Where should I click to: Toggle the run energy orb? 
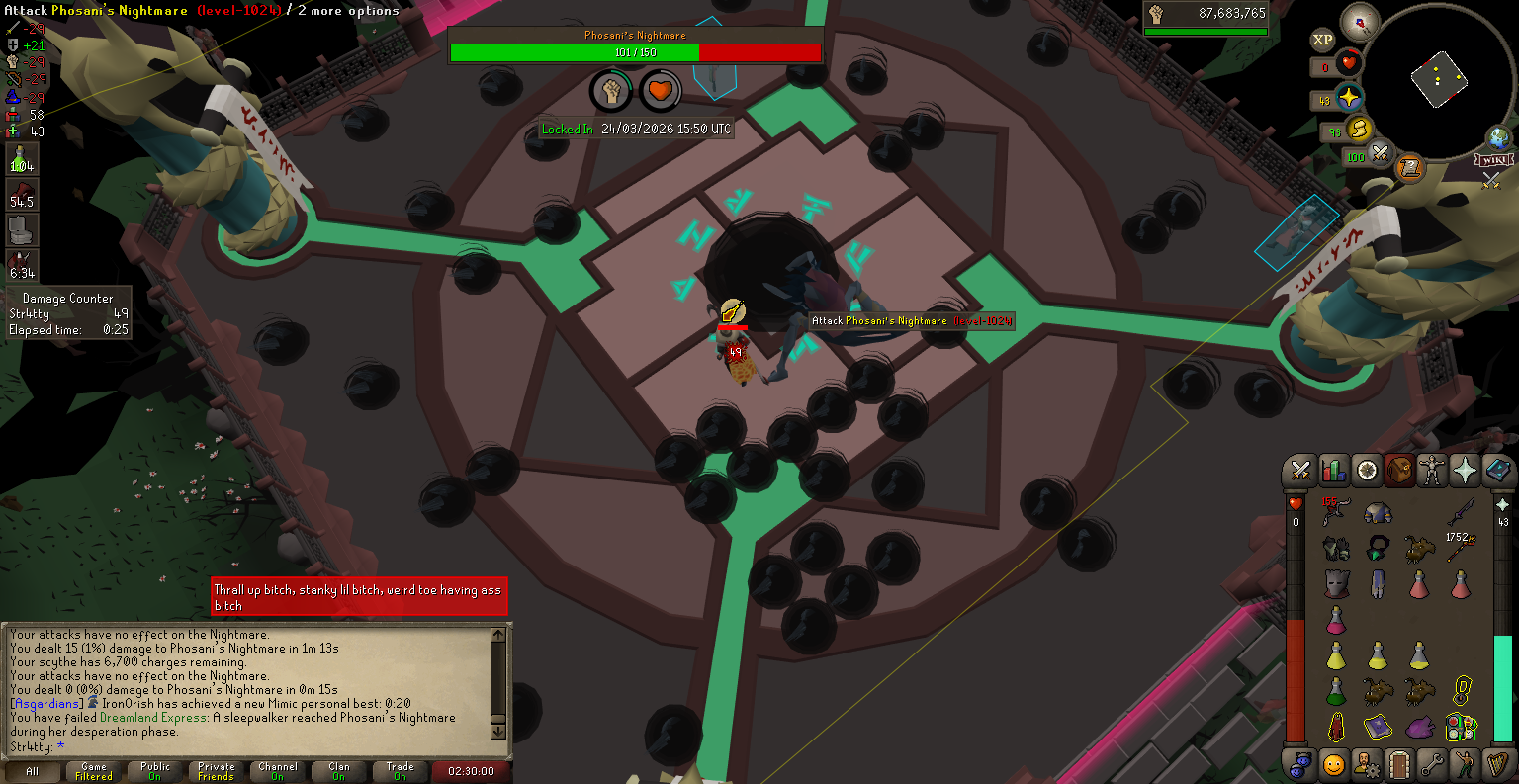pyautogui.click(x=1360, y=128)
